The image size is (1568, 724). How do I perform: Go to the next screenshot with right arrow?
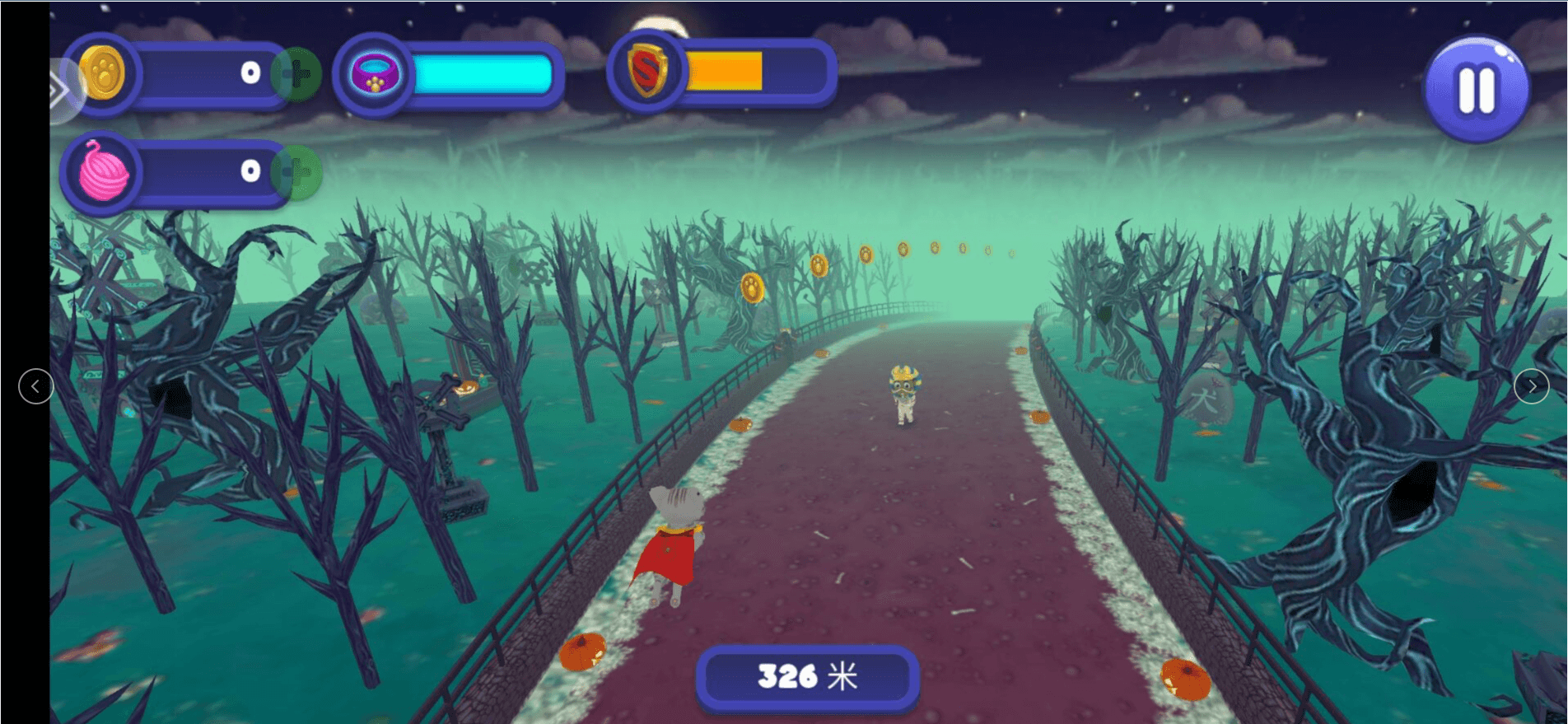[x=1531, y=386]
